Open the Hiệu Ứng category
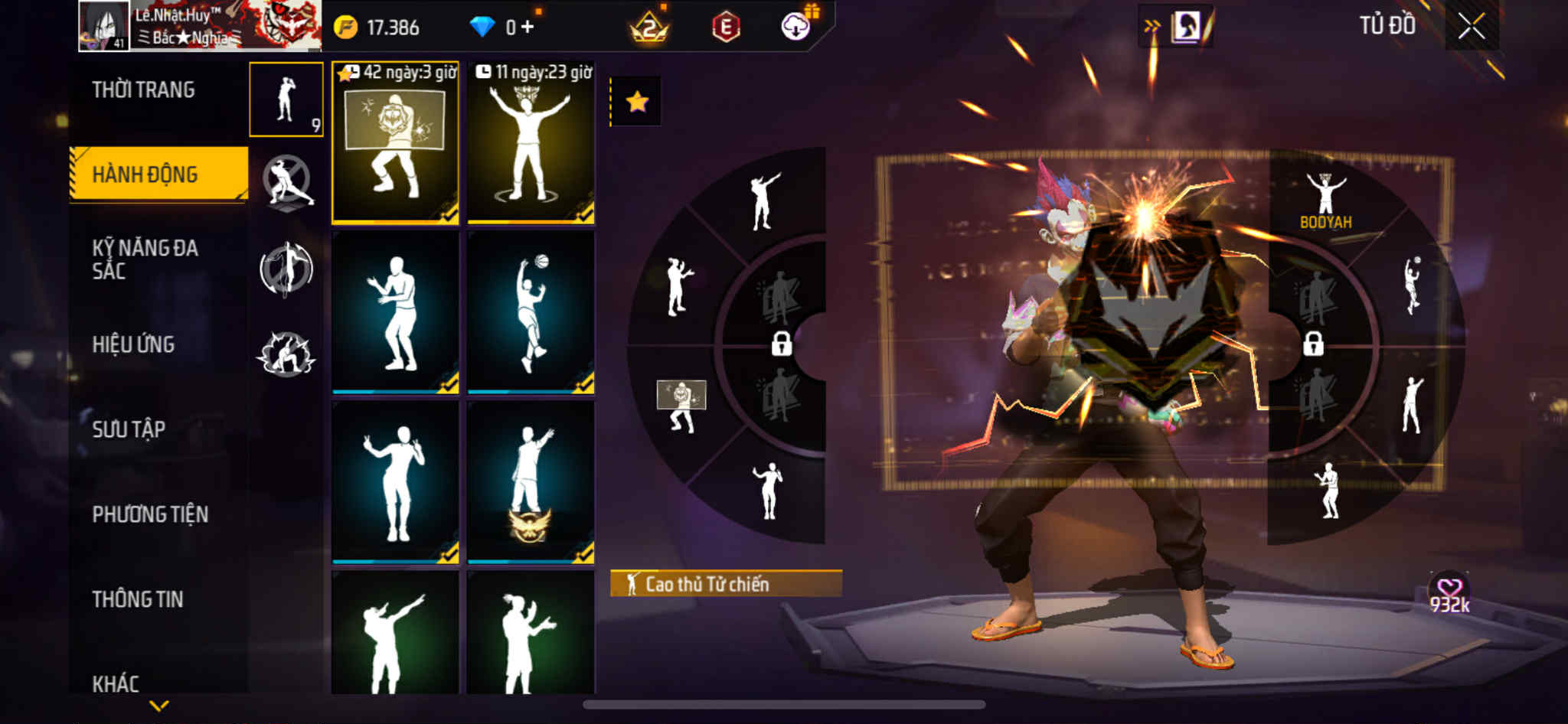This screenshot has height=724, width=1568. click(x=134, y=344)
